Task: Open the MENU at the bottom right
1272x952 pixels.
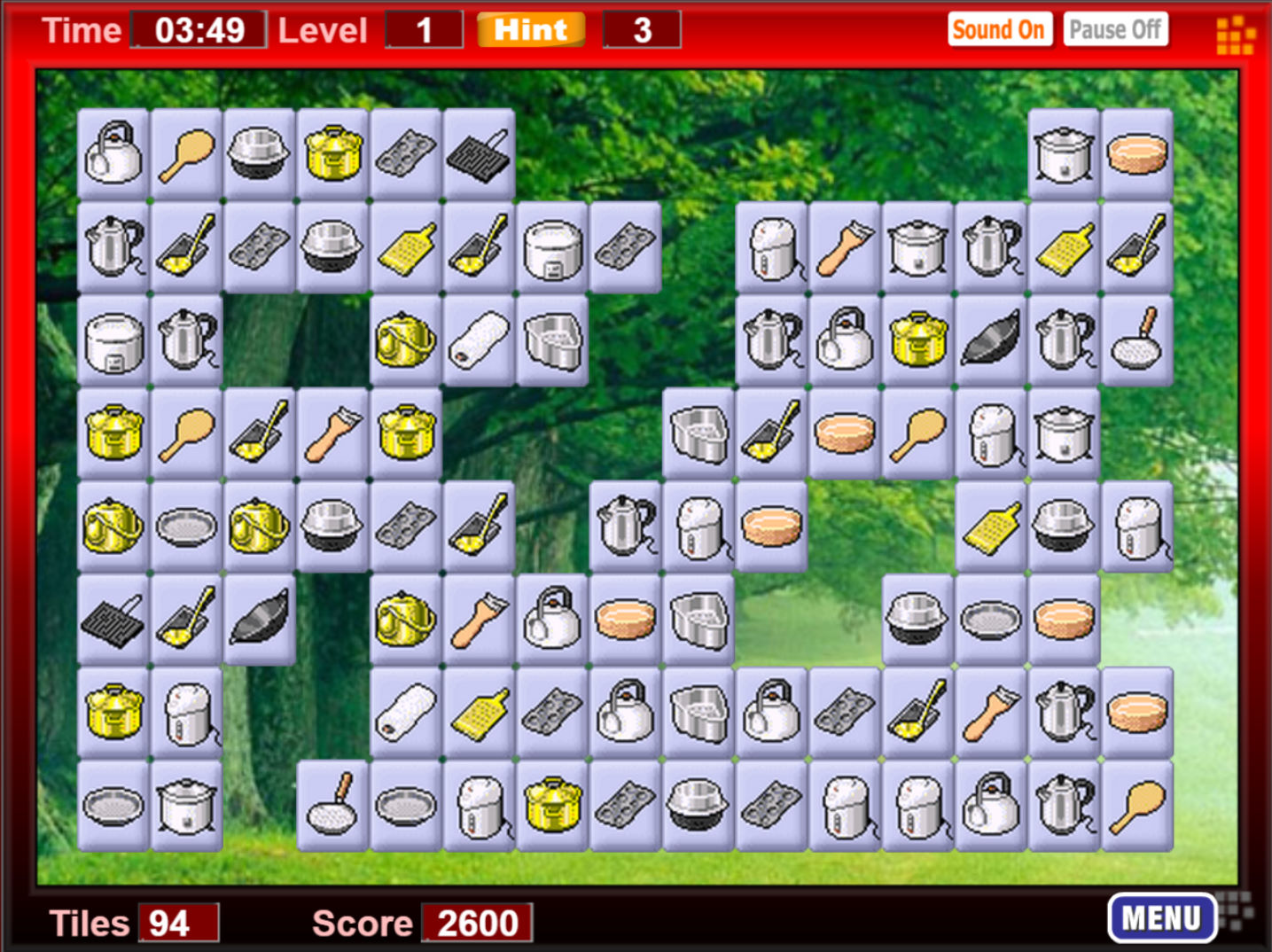Action: point(1162,917)
